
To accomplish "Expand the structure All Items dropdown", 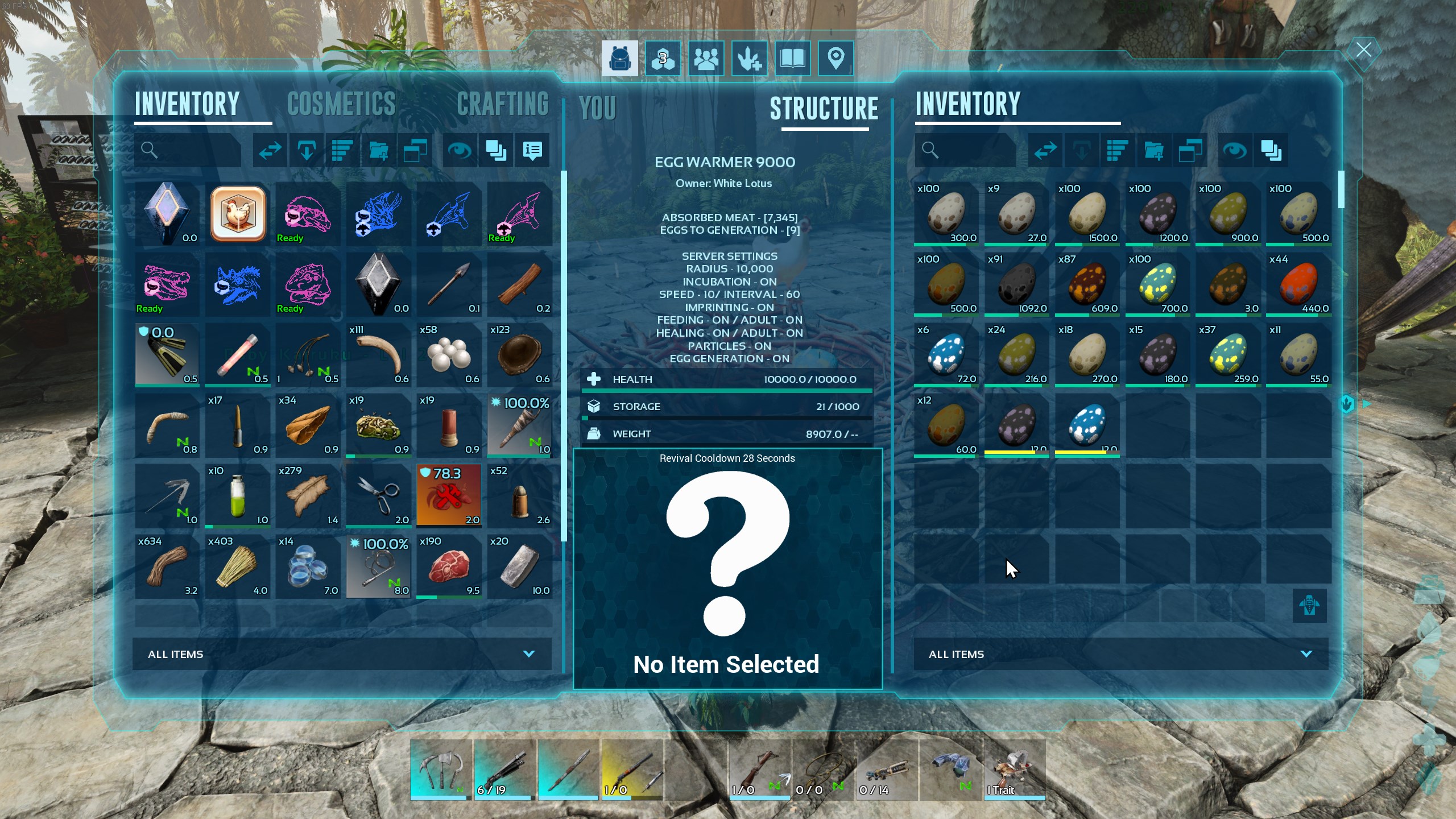I will click(1120, 654).
